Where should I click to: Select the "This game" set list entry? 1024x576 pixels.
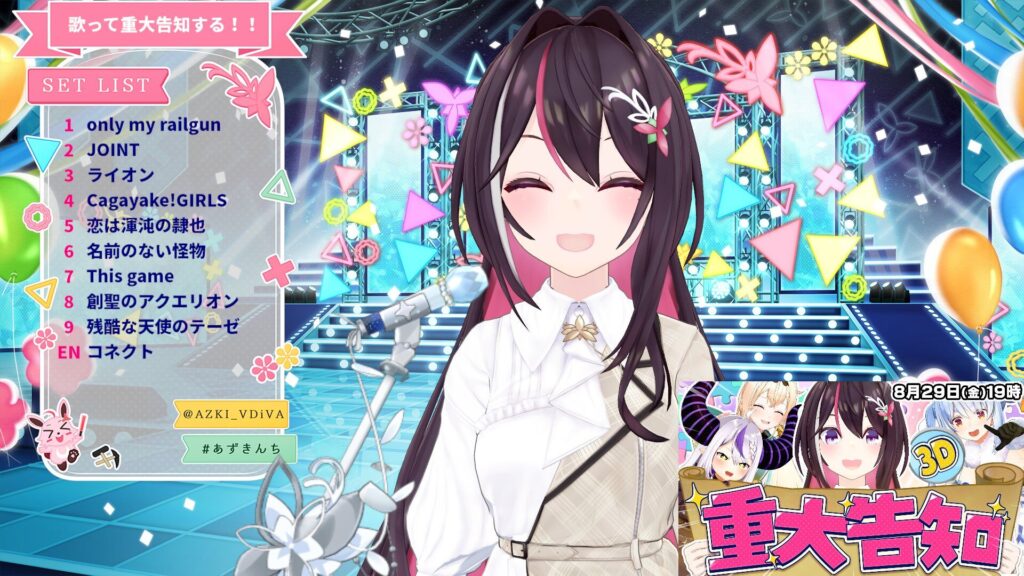click(x=130, y=276)
